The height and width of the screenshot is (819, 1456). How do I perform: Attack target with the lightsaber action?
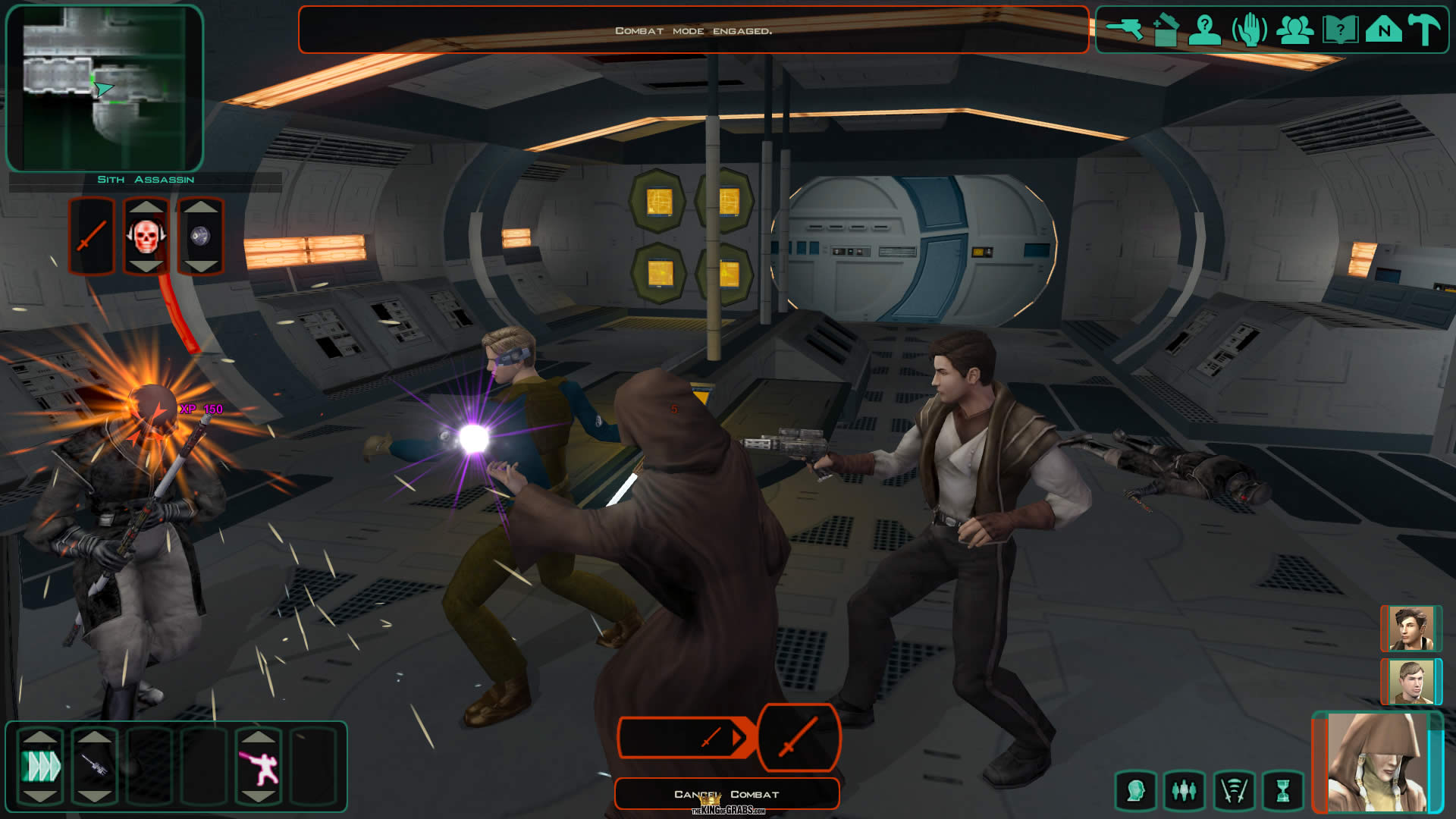coord(92,237)
